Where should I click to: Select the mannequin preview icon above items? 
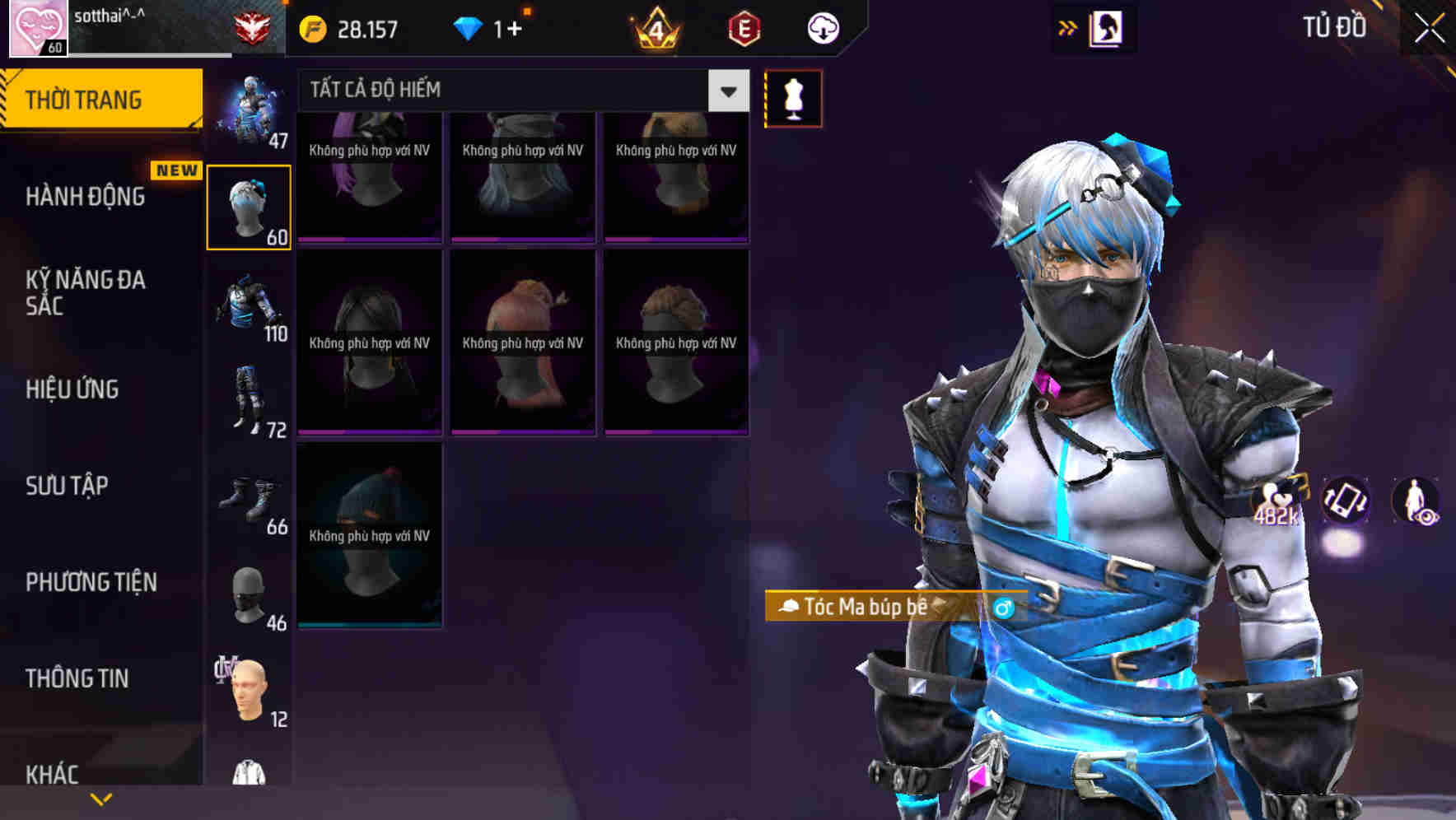click(x=793, y=97)
